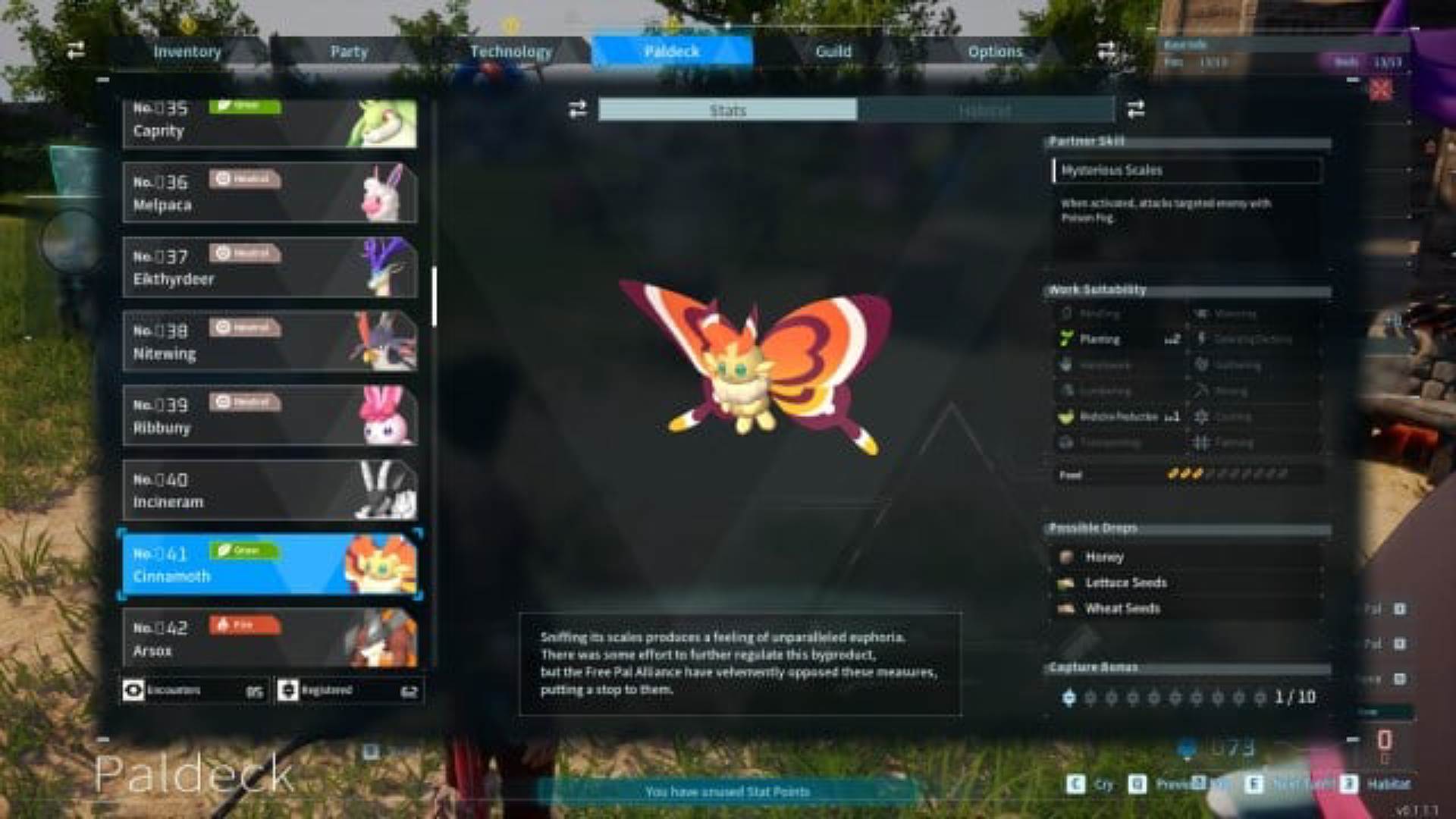Screen dimensions: 1456x819
Task: Select the Lettuce Seeds drop
Action: 1125,583
